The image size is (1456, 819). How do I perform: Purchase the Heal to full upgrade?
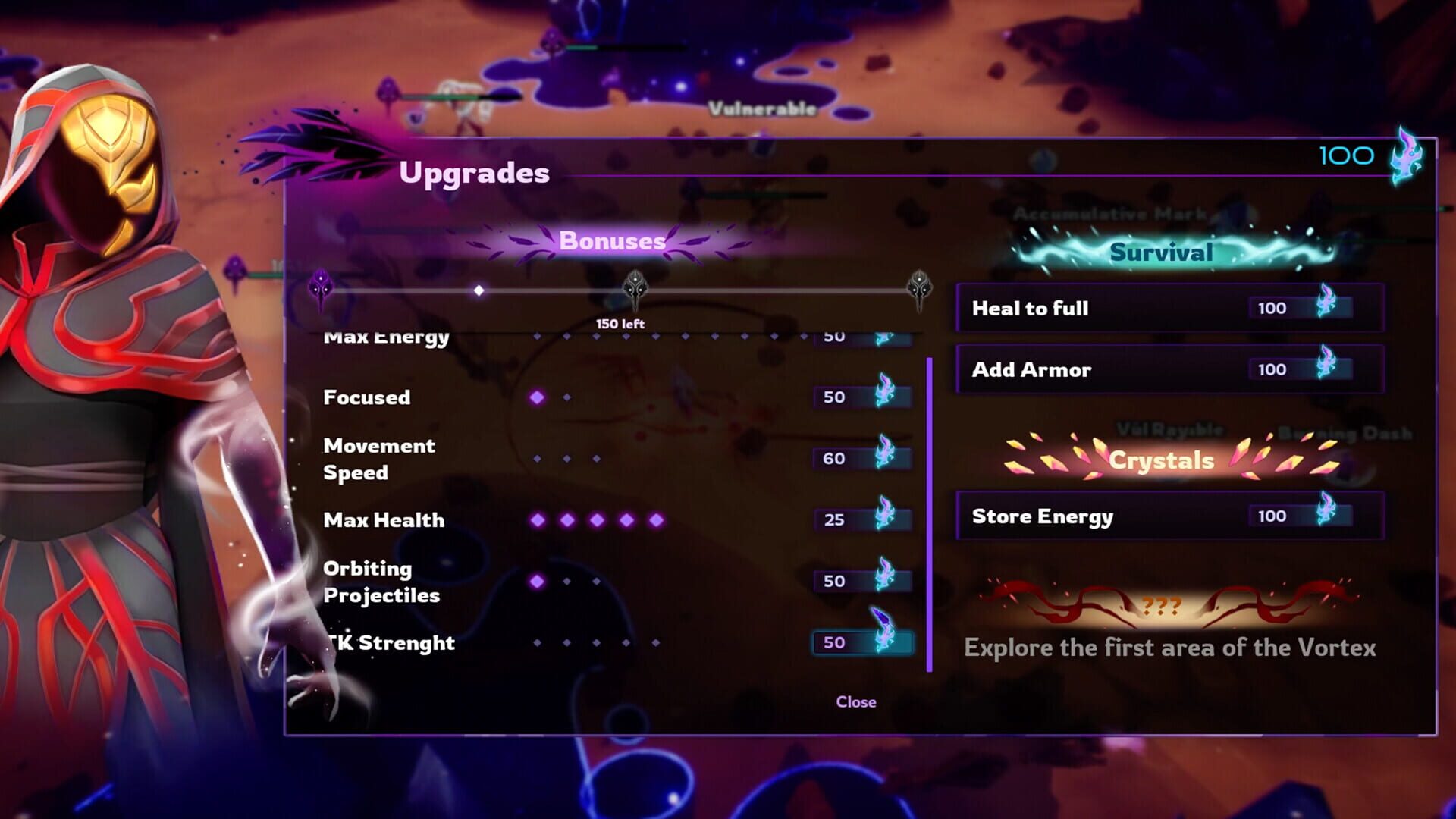click(x=1168, y=308)
